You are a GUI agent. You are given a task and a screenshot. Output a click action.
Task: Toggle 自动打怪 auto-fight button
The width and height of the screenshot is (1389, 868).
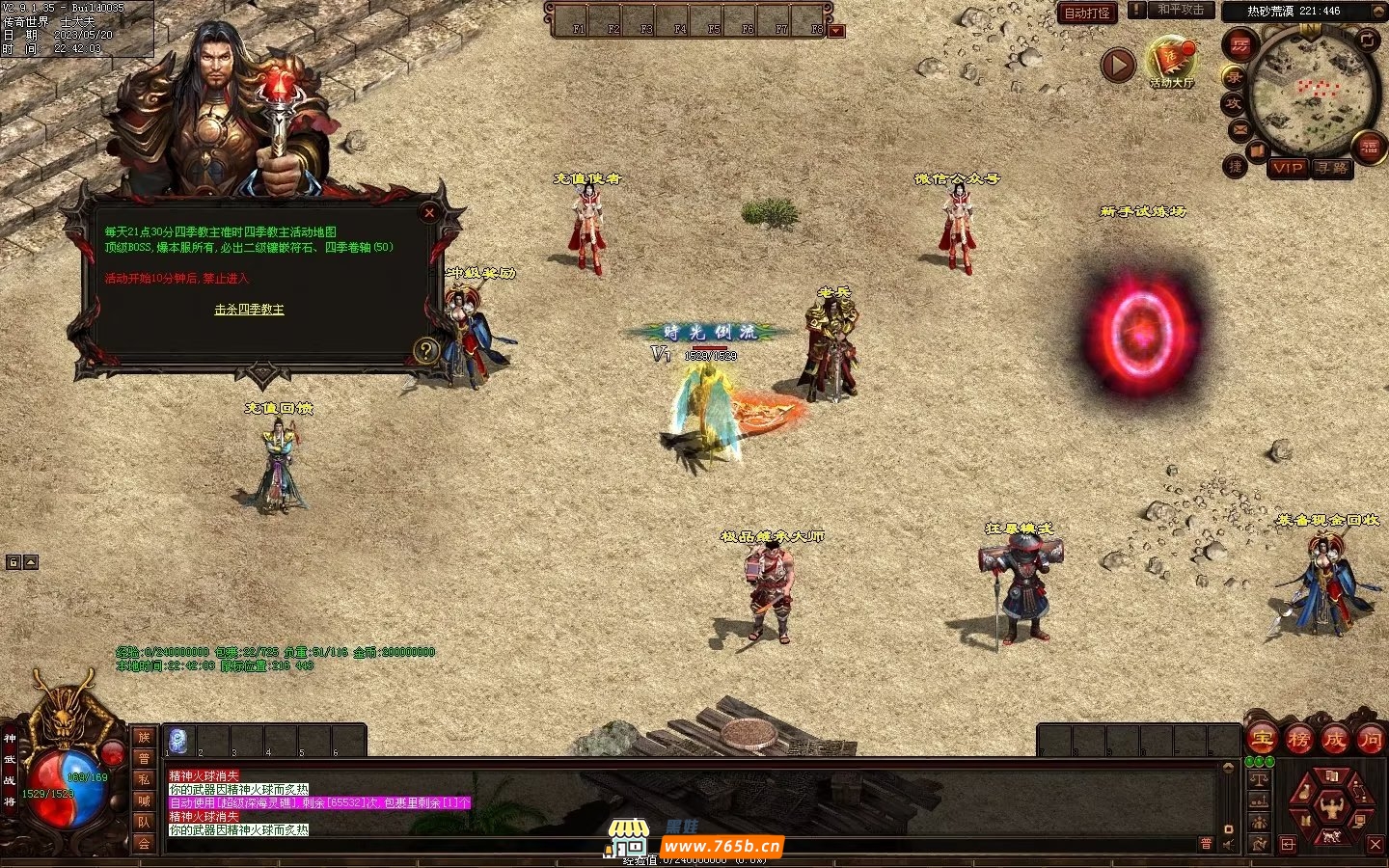tap(1087, 13)
